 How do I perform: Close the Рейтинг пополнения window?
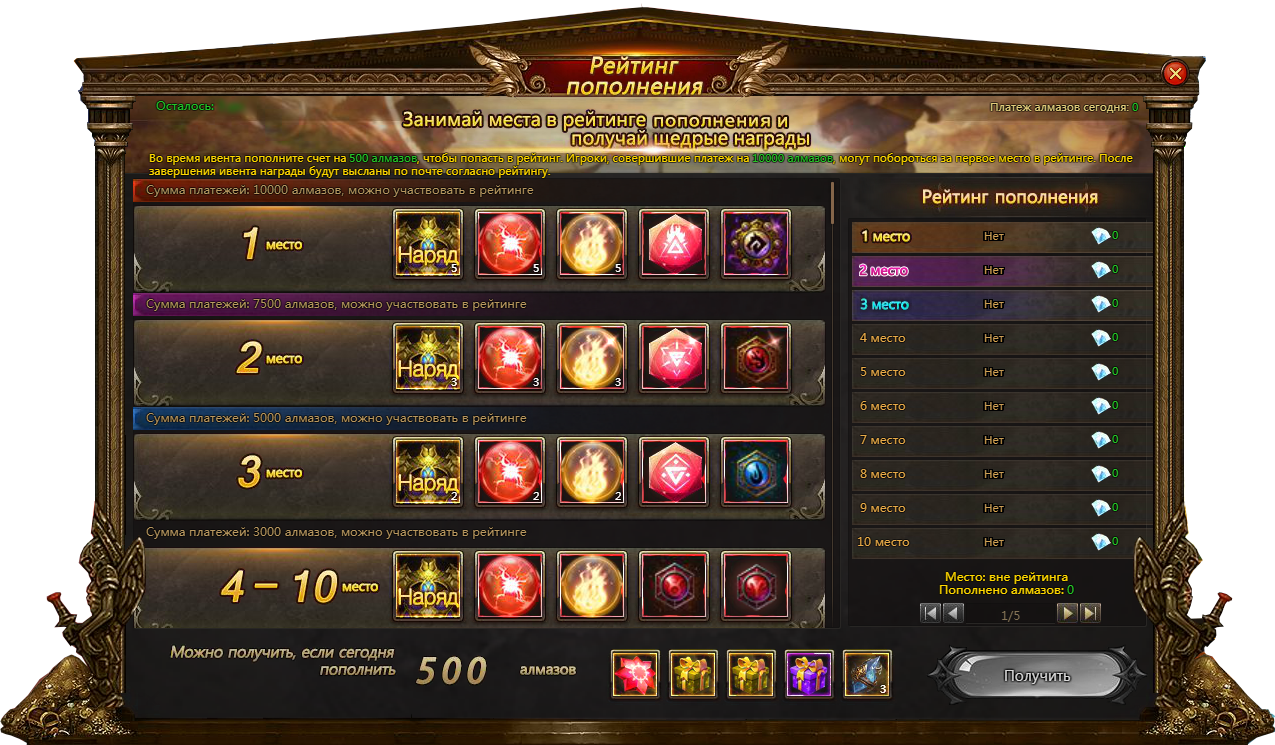click(x=1175, y=73)
